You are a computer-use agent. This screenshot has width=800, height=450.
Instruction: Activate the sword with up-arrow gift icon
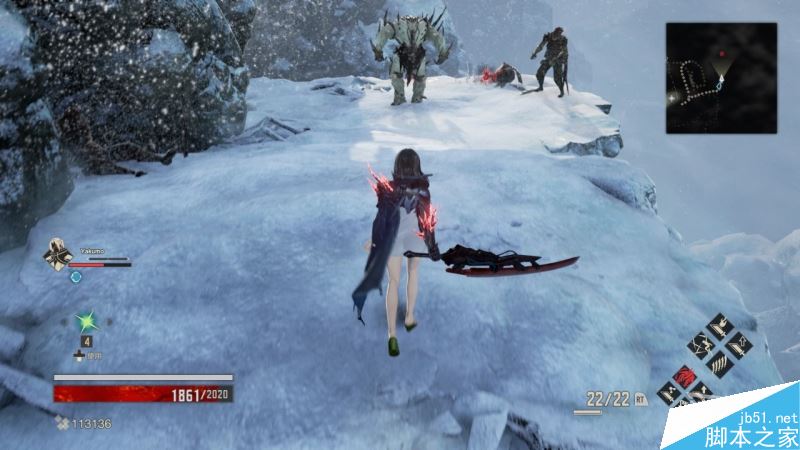click(741, 347)
